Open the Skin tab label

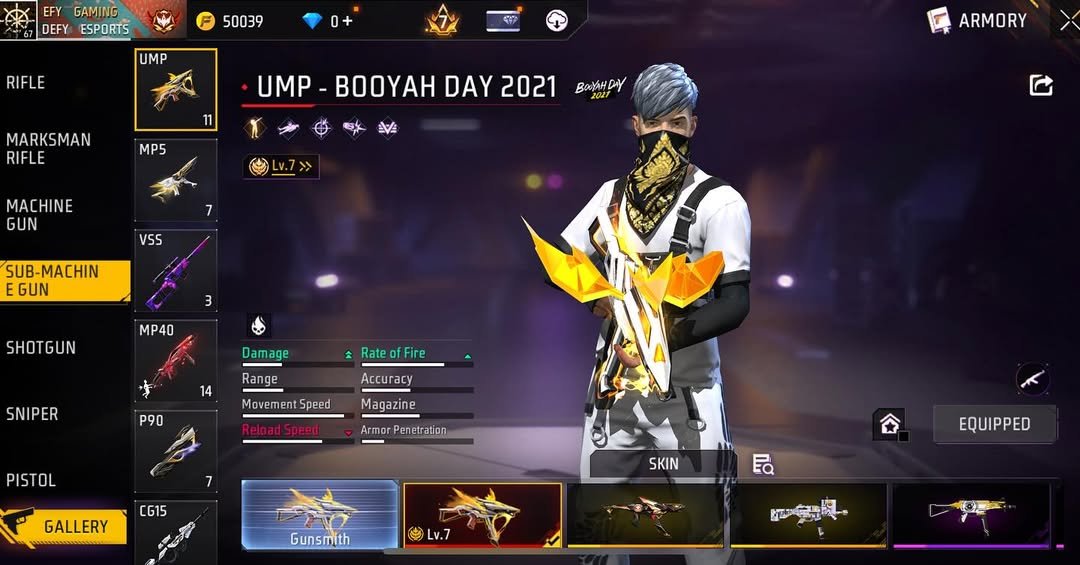click(x=663, y=463)
